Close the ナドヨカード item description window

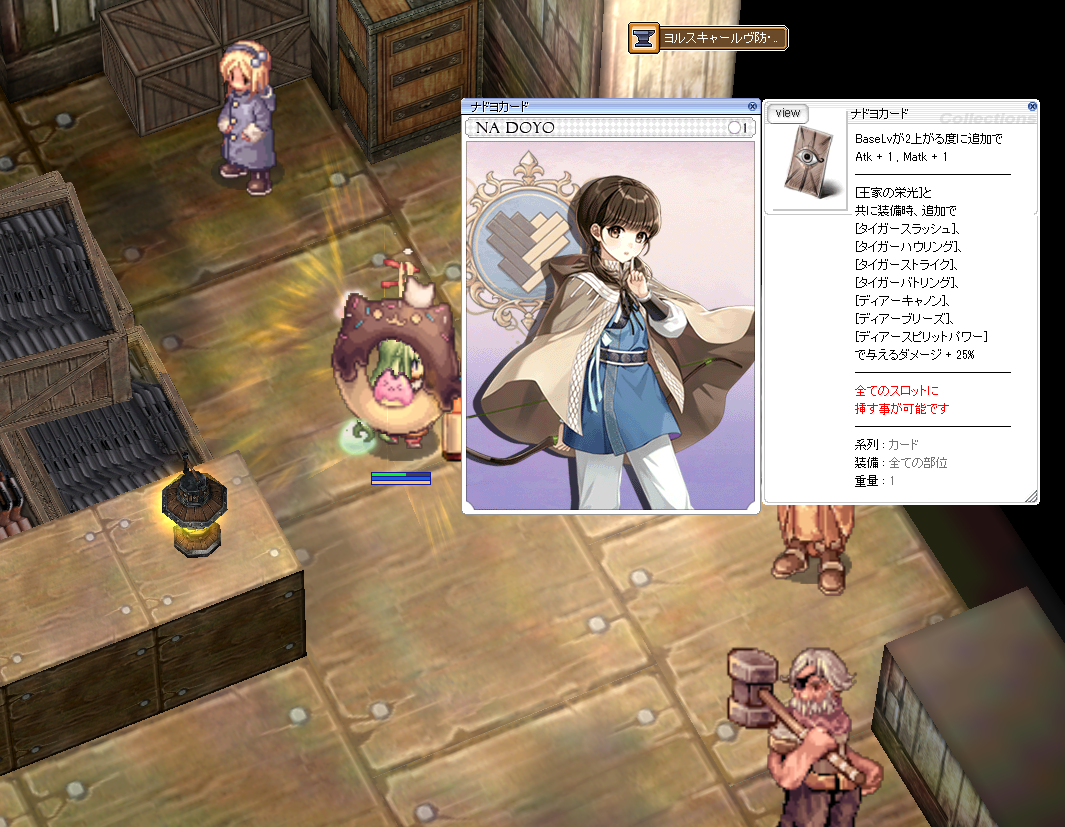point(1031,106)
